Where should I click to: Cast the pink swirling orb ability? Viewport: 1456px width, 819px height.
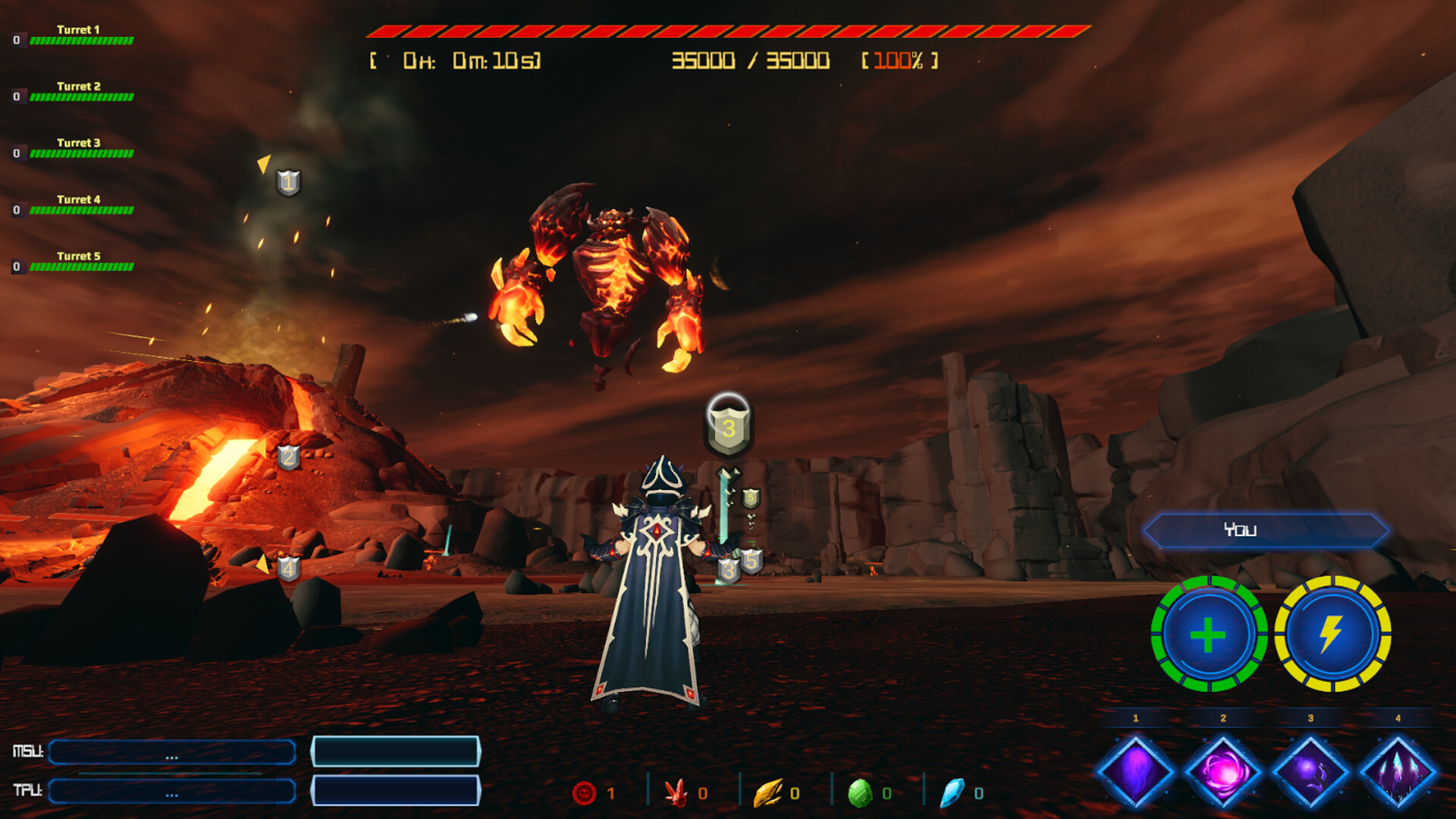click(x=1222, y=772)
